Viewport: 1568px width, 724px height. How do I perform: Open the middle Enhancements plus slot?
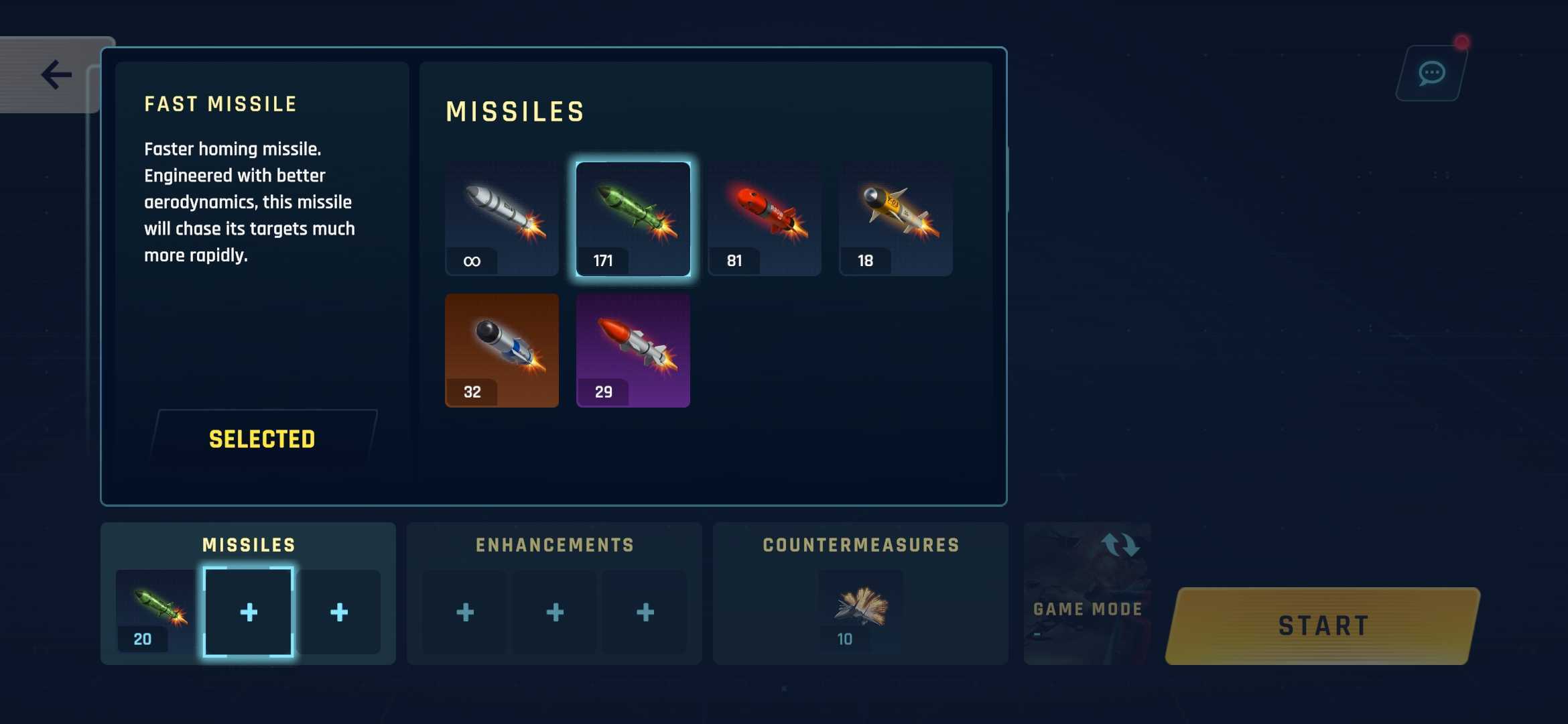(554, 611)
